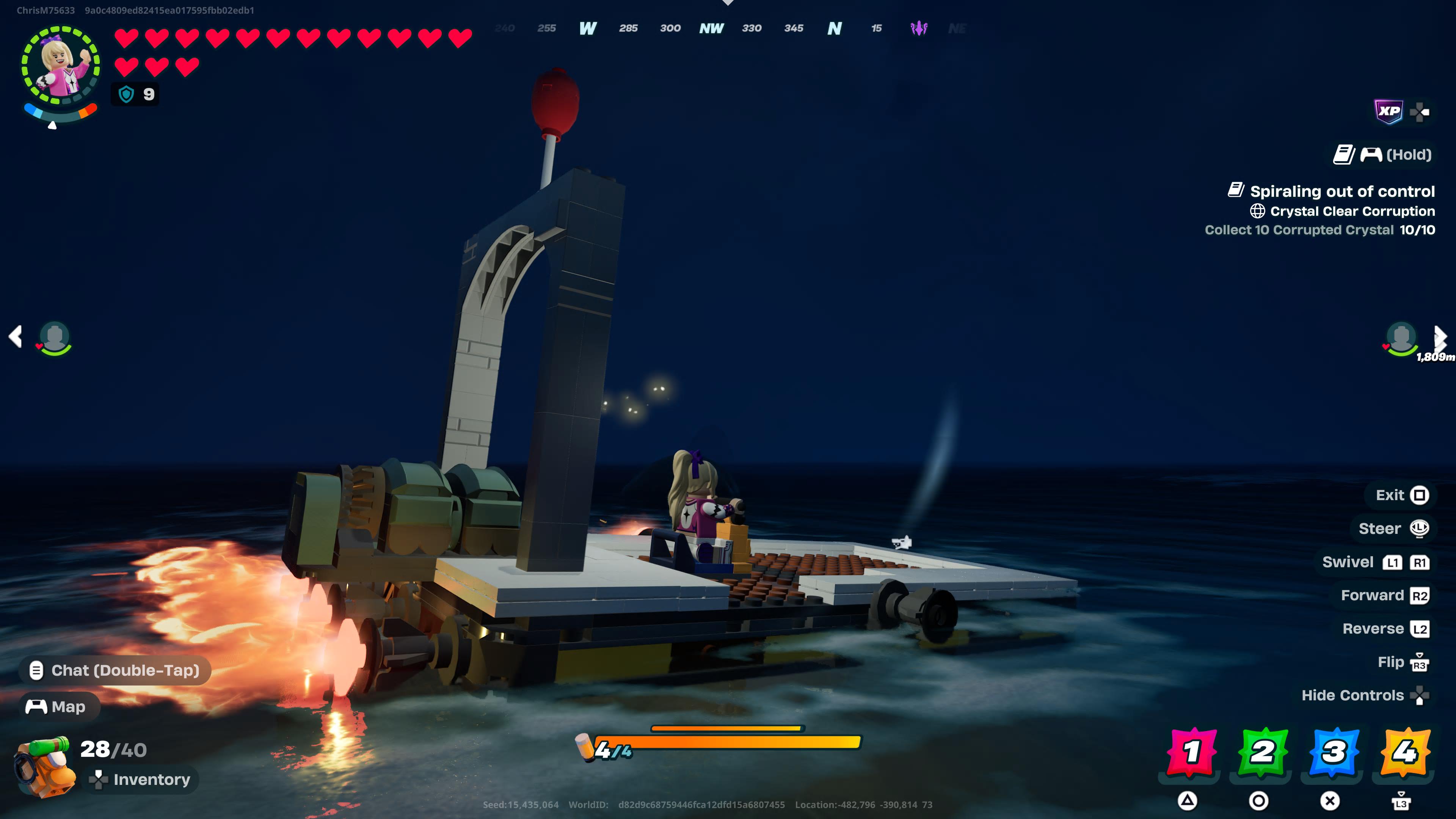
Task: Click the XP badge icon
Action: coord(1388,111)
